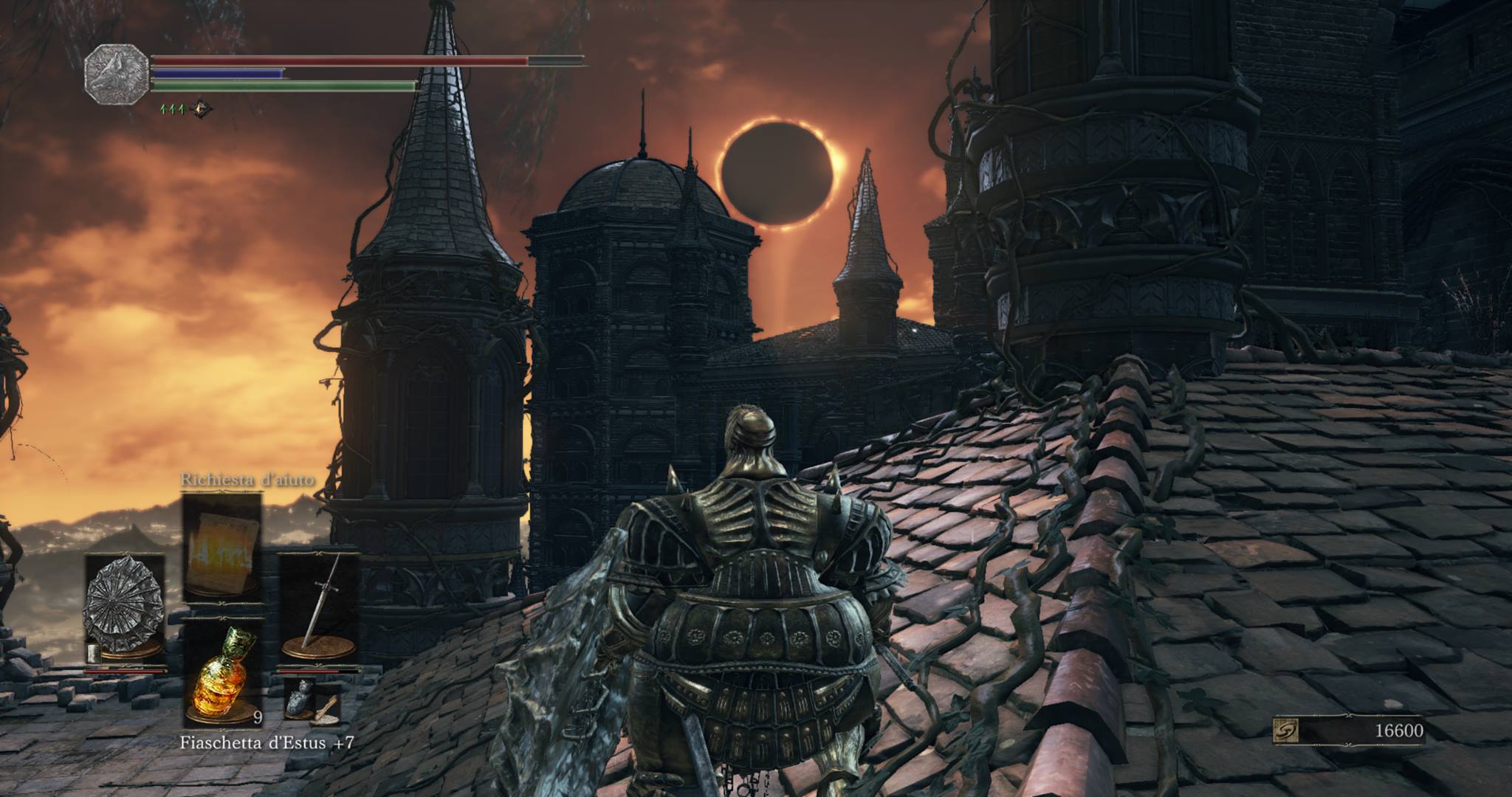Select the Fiaschetta d'Estus flask slot

[222, 669]
